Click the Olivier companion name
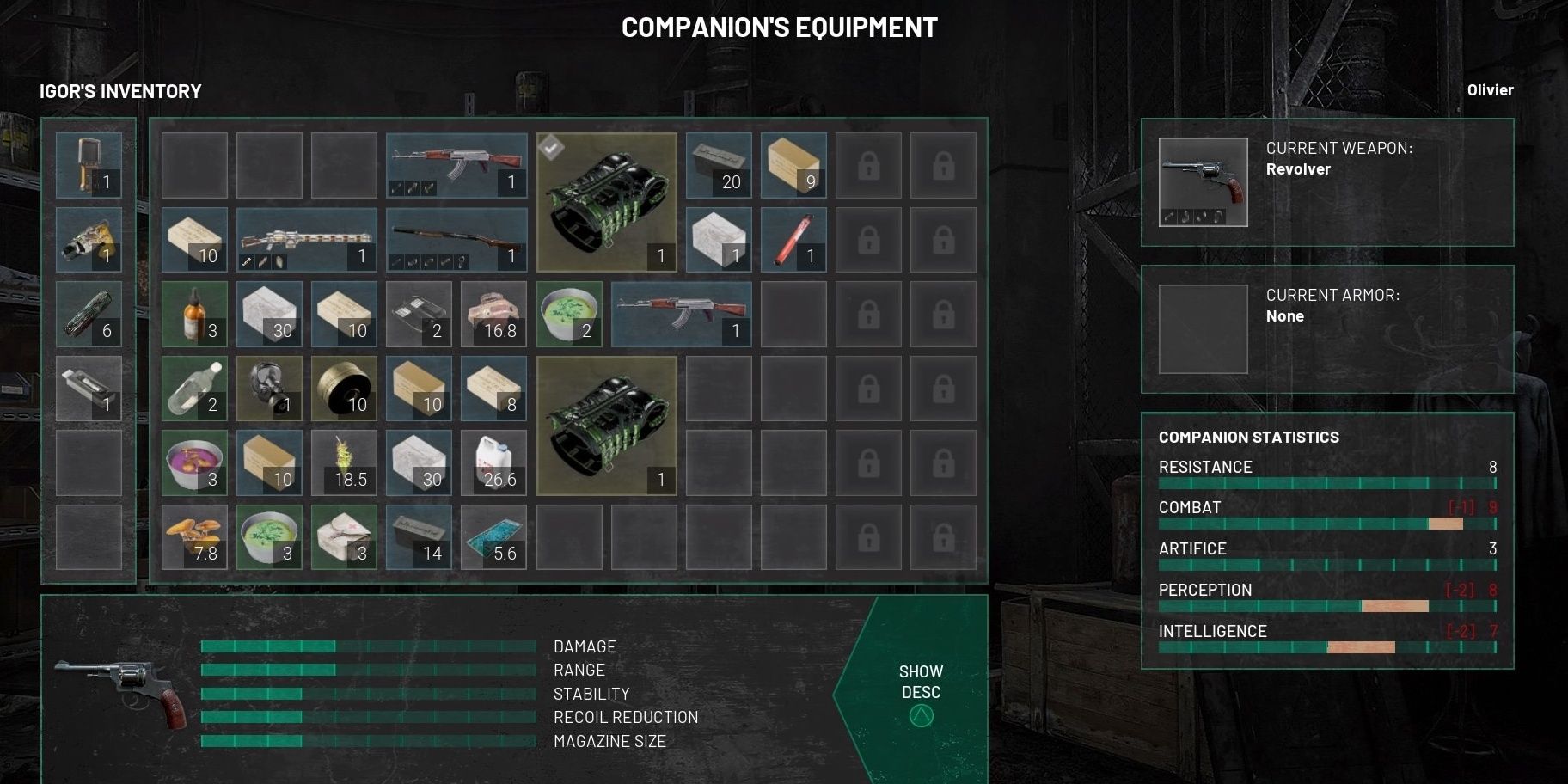 (1491, 89)
